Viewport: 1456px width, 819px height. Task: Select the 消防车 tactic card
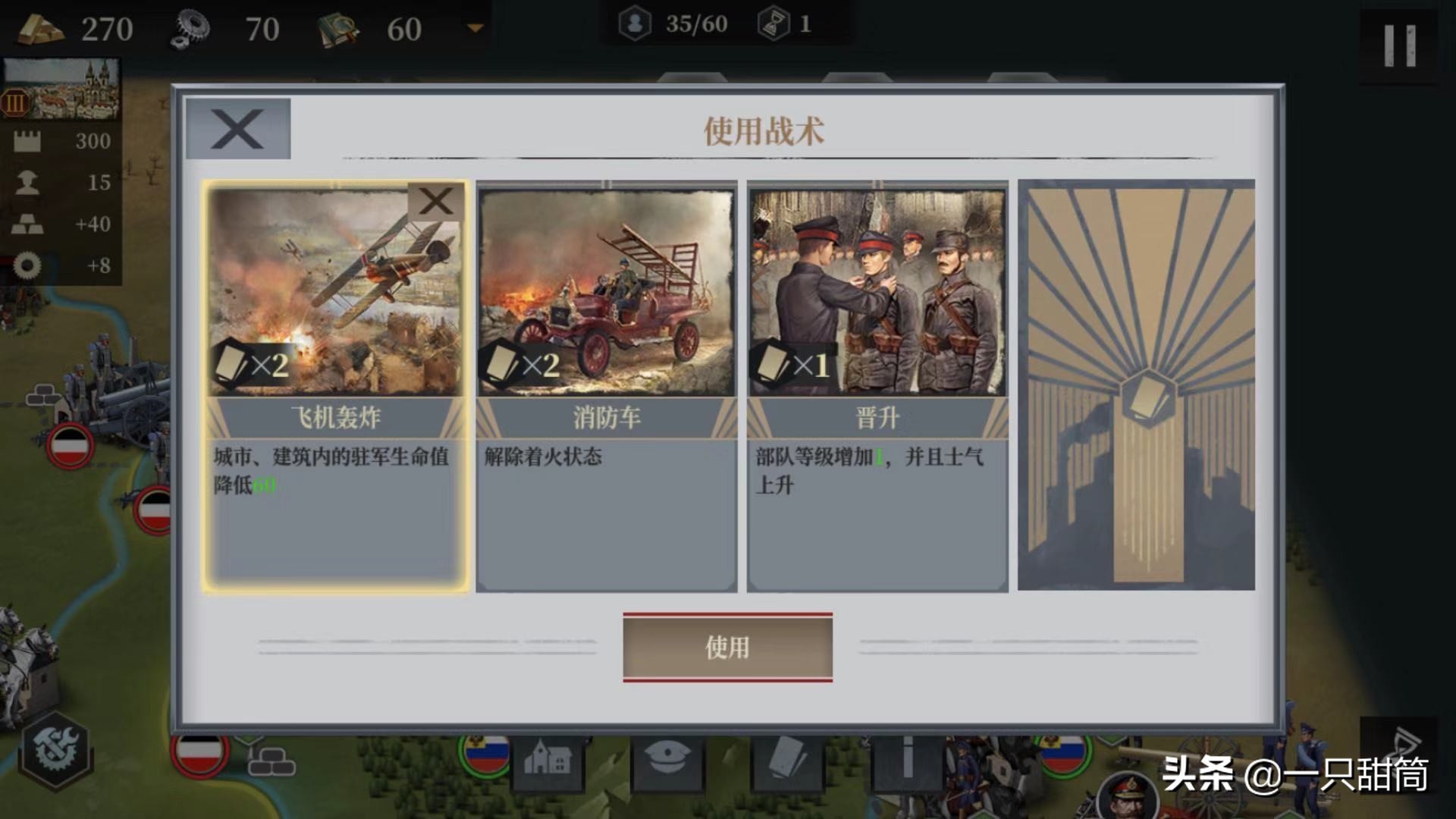(x=607, y=341)
